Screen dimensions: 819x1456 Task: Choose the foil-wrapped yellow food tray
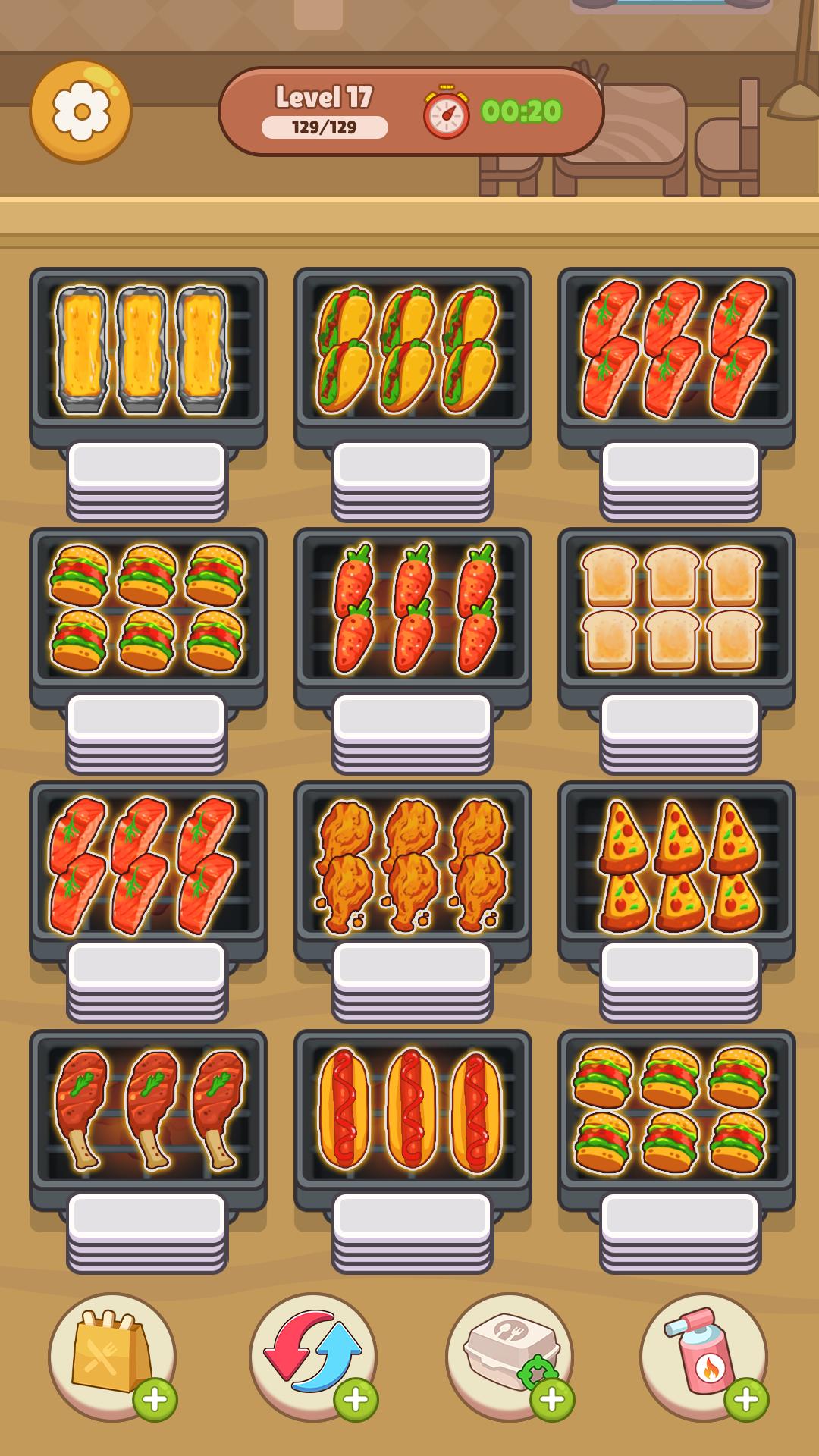click(148, 350)
